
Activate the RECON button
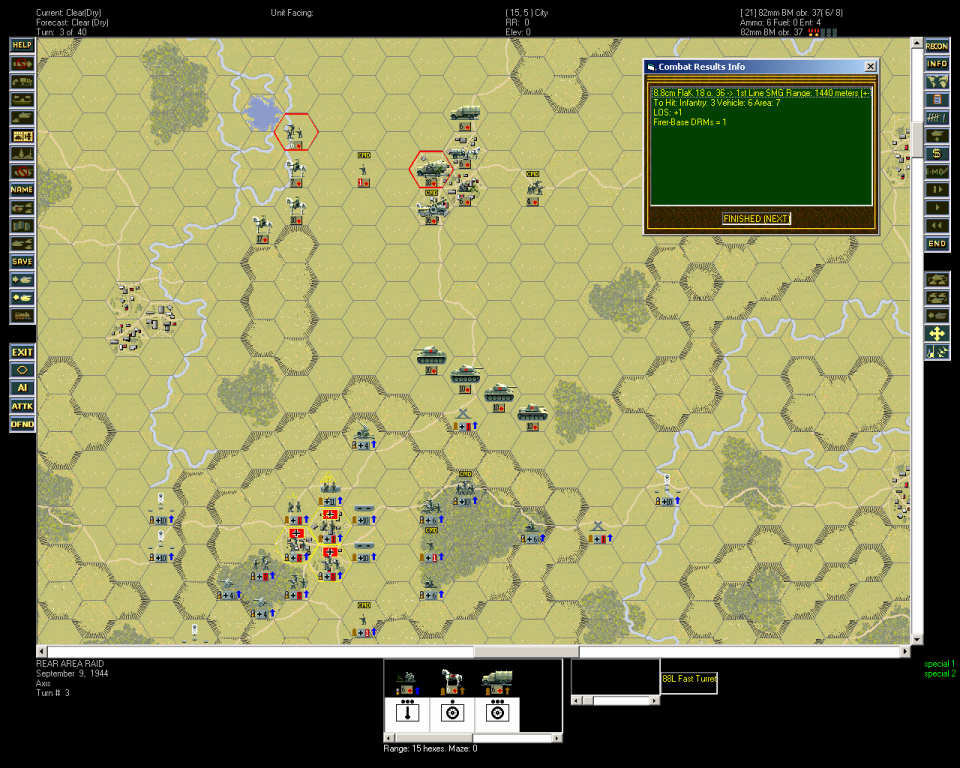point(937,45)
